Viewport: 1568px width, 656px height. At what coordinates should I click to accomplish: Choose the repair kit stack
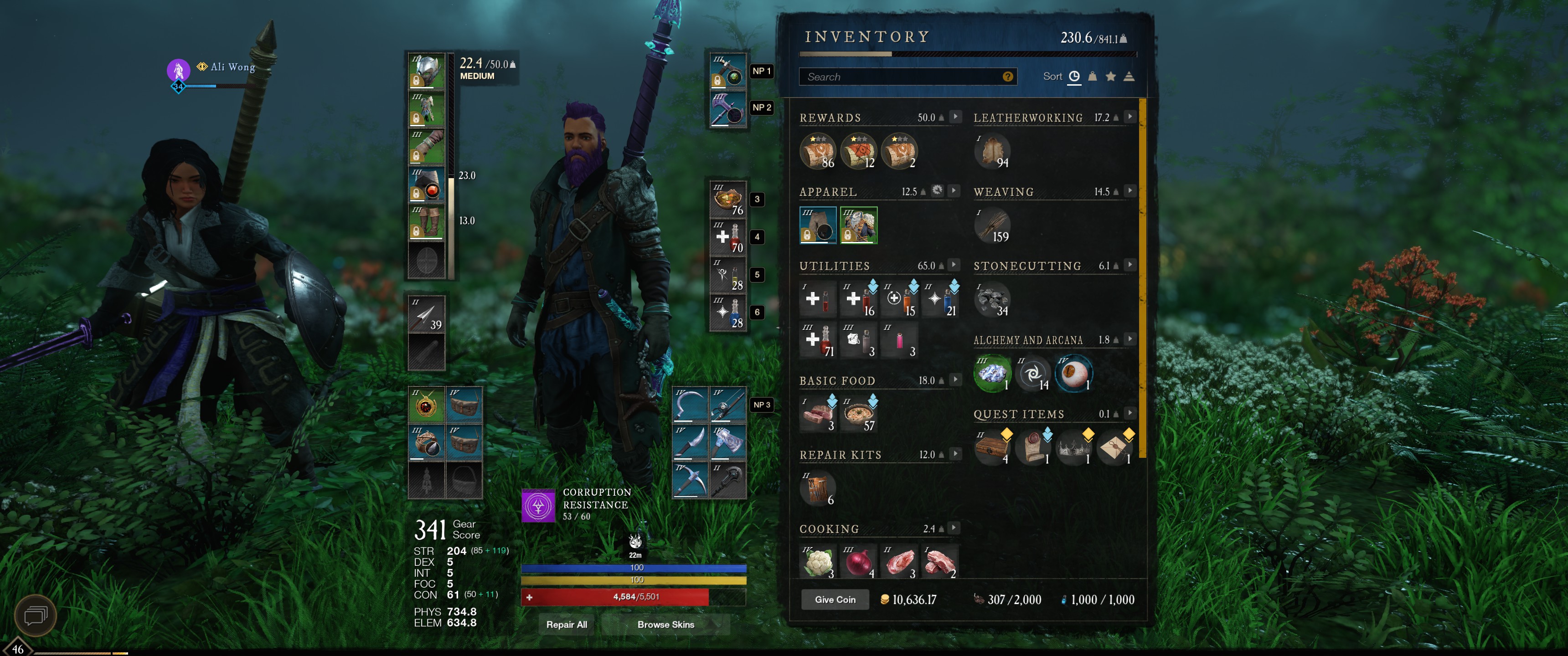pos(817,488)
